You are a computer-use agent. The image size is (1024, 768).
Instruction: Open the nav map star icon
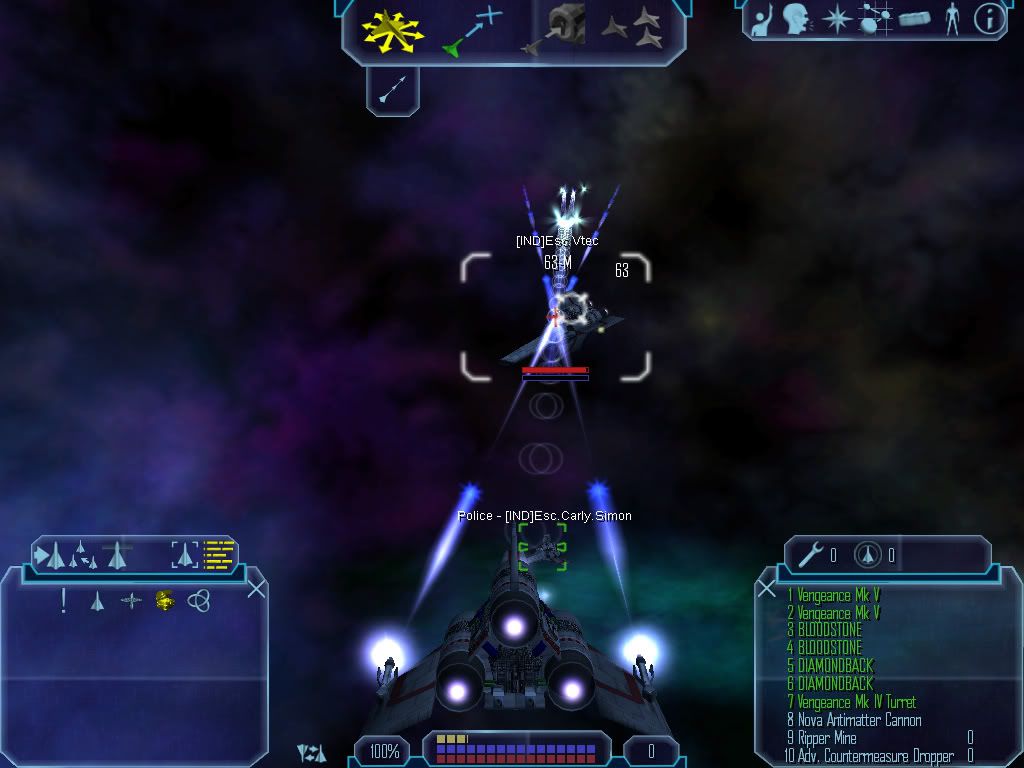coord(836,19)
